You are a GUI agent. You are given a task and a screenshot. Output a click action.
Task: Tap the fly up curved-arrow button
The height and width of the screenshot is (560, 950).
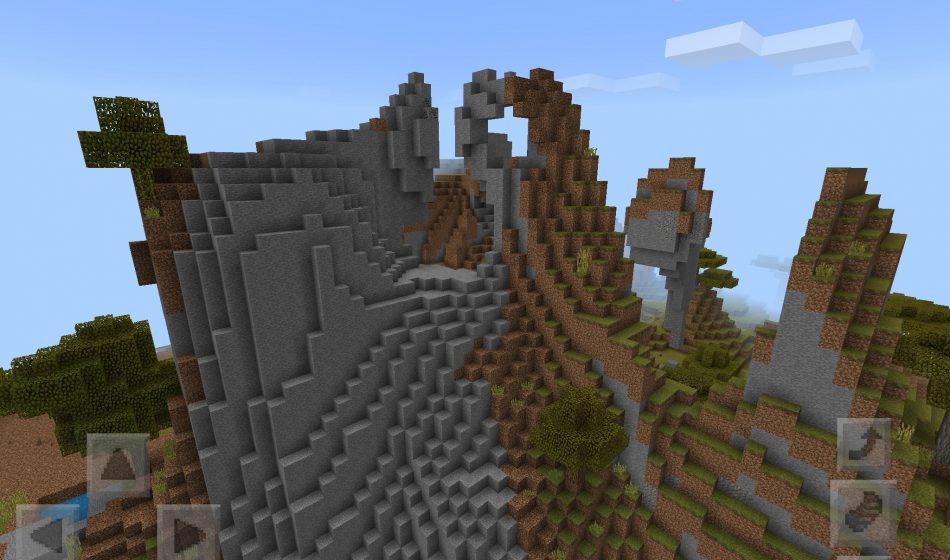pos(863,444)
